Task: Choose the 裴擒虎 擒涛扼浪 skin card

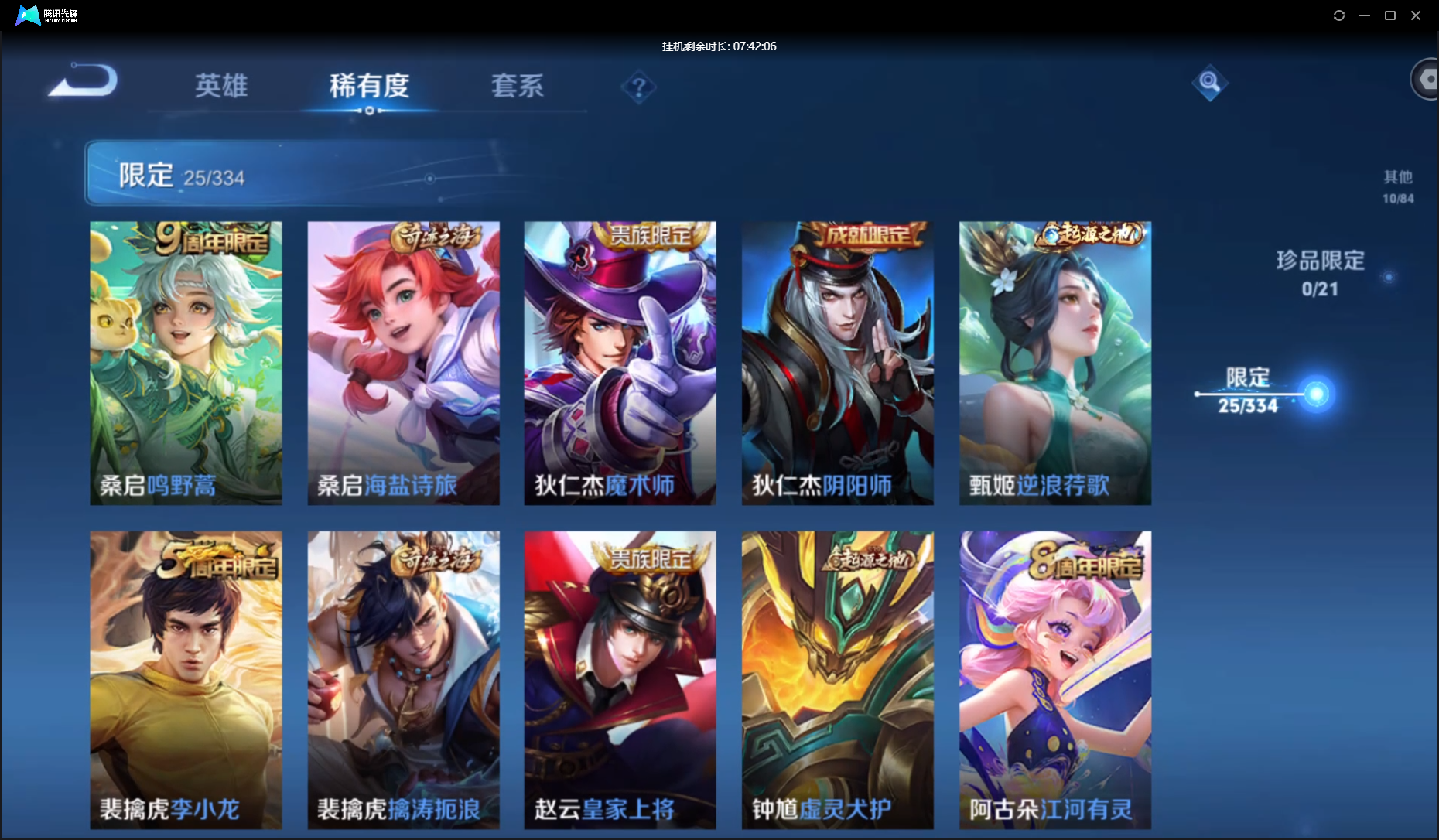Action: pos(403,679)
